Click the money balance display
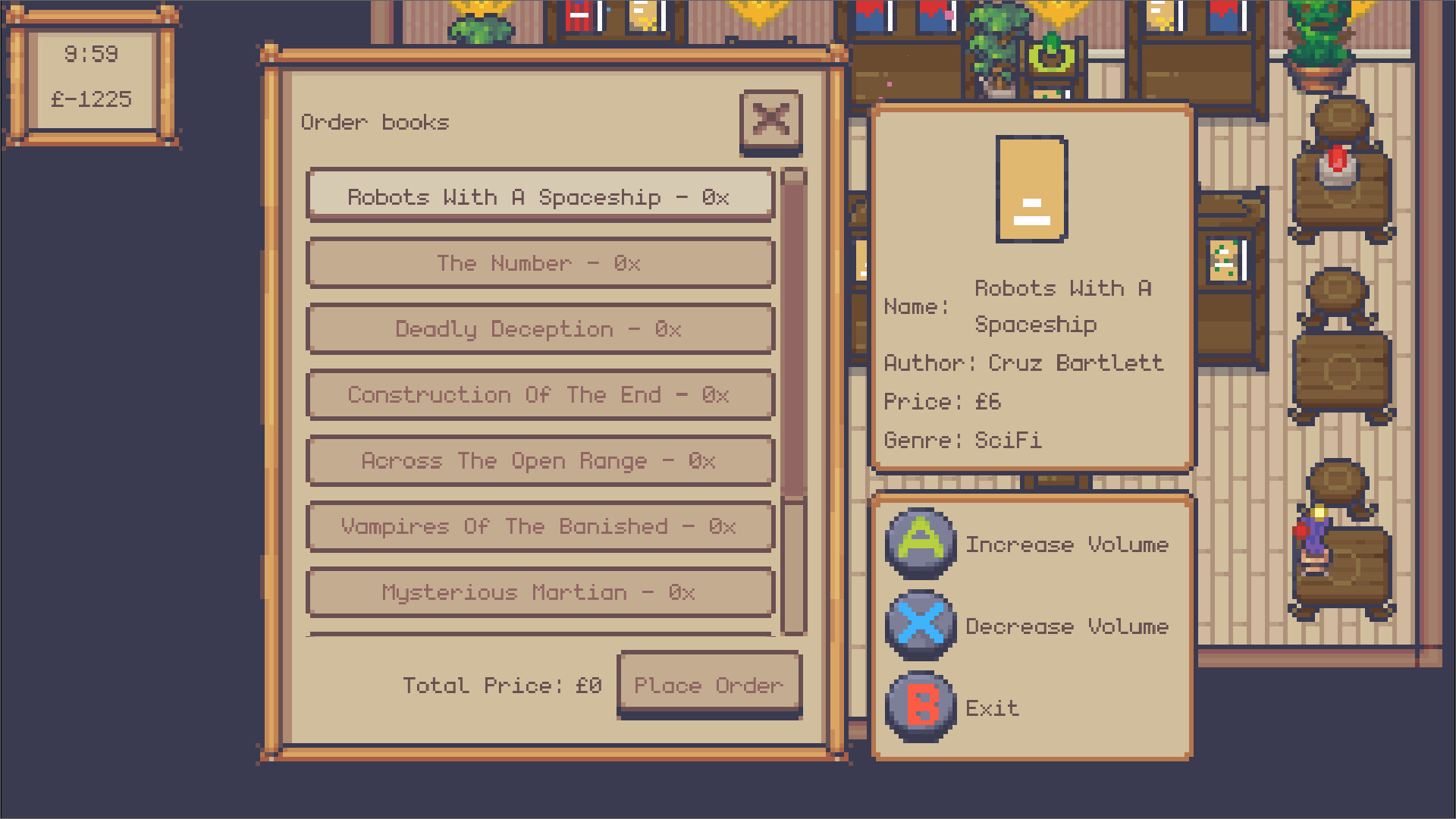Screen dimensions: 1456x819 pyautogui.click(x=91, y=99)
